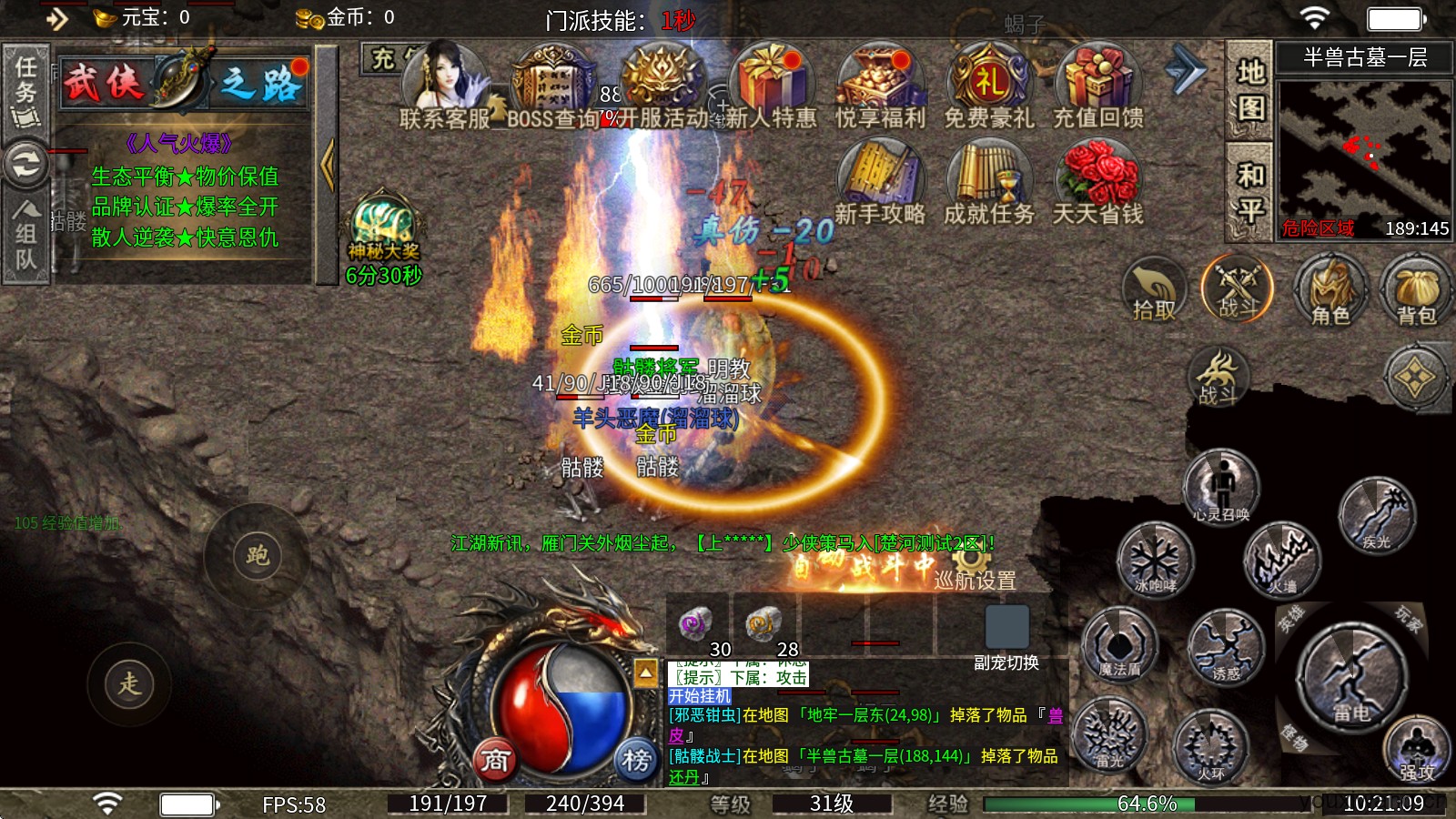Open the 角色 character sheet
Image resolution: width=1456 pixels, height=819 pixels.
click(1330, 290)
